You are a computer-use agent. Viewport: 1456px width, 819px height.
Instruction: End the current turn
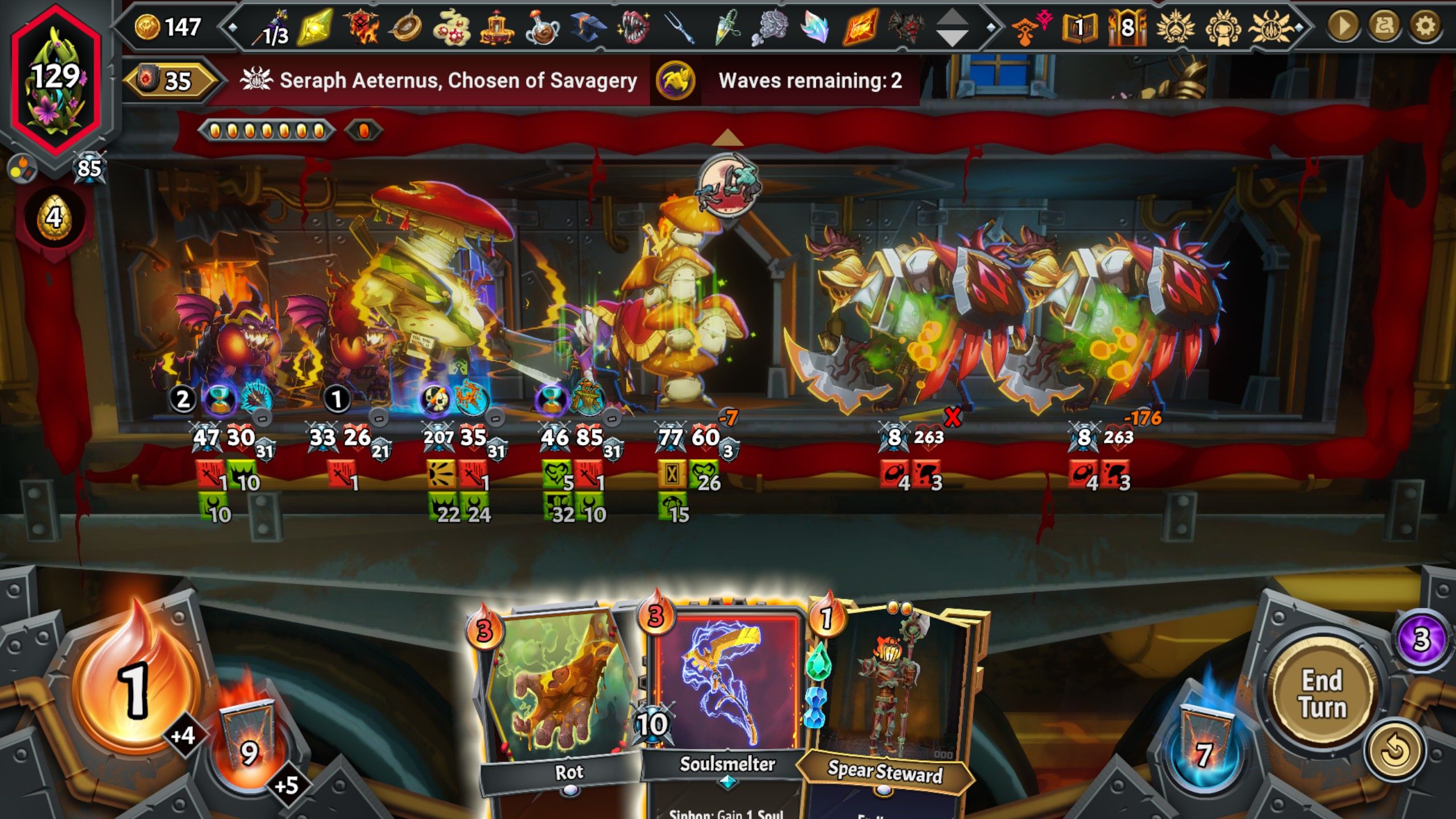pos(1322,694)
